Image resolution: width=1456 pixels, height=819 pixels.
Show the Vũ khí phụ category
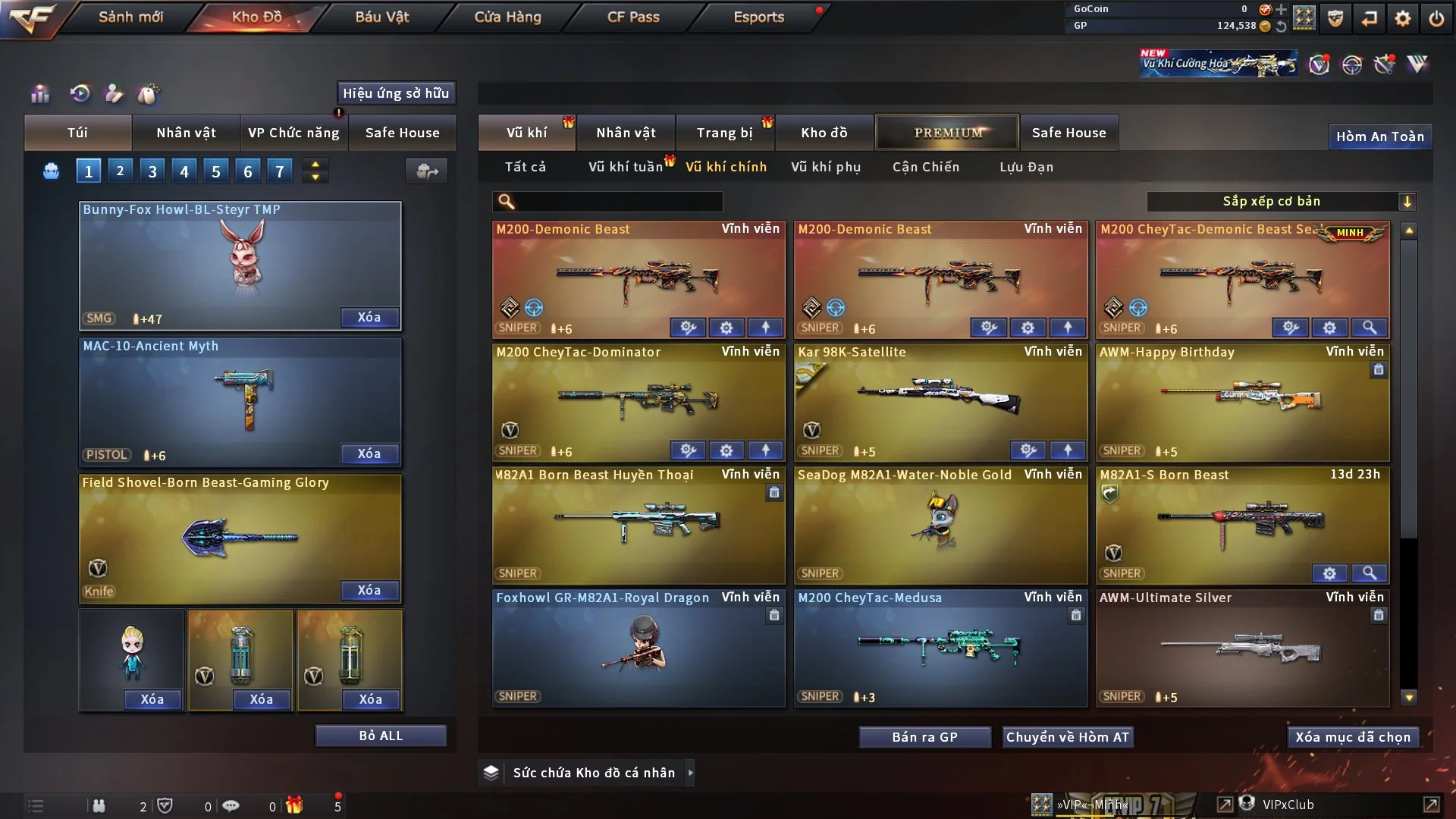coord(825,167)
